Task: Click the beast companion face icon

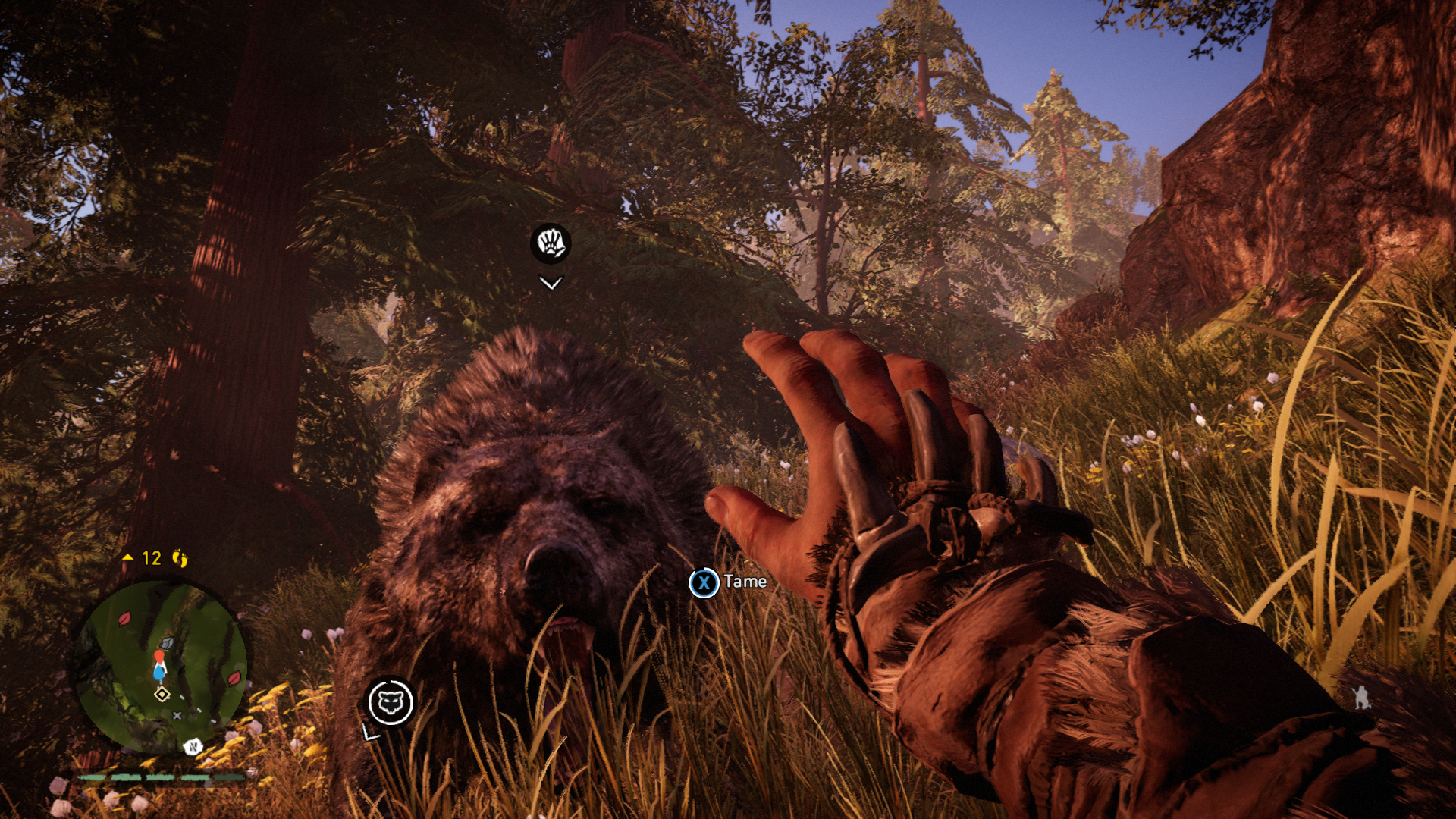Action: [391, 702]
